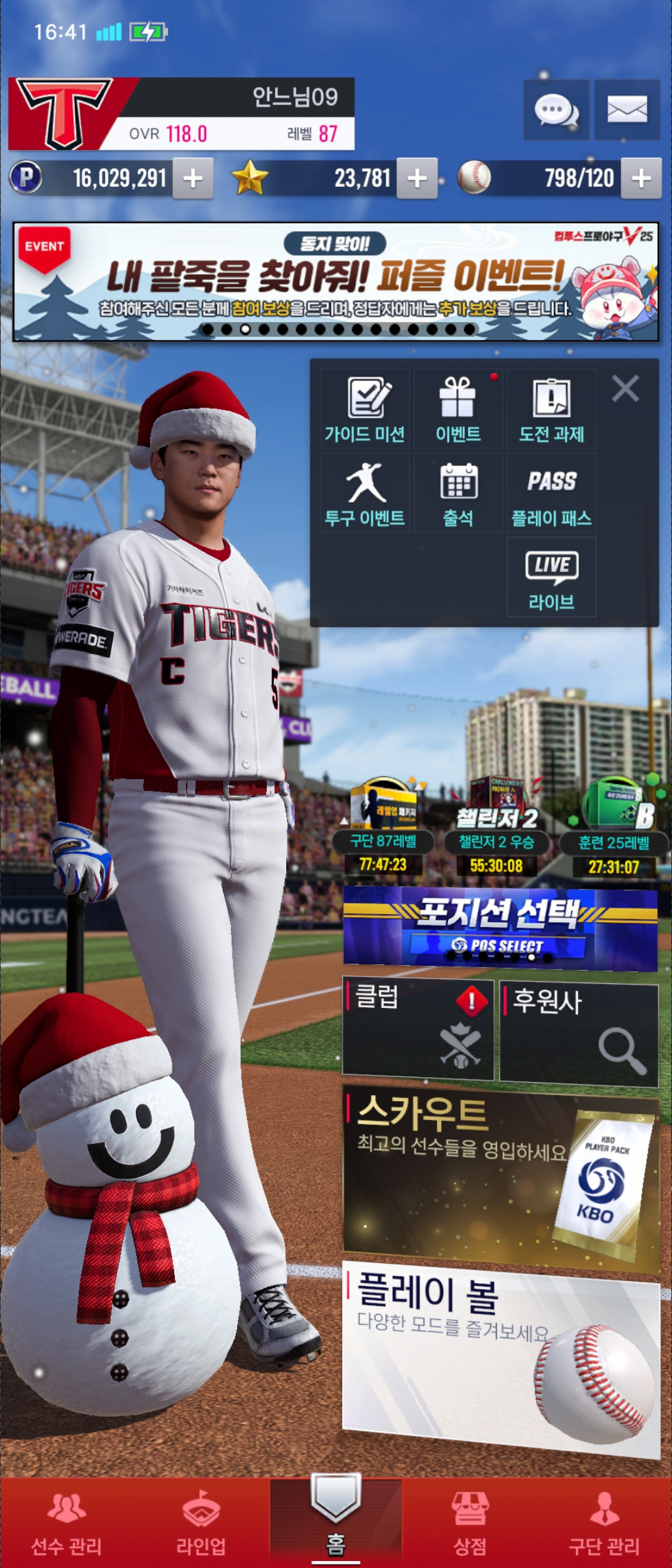
Task: Open the 포지션 선택 POS SELECT banner
Action: (500, 929)
